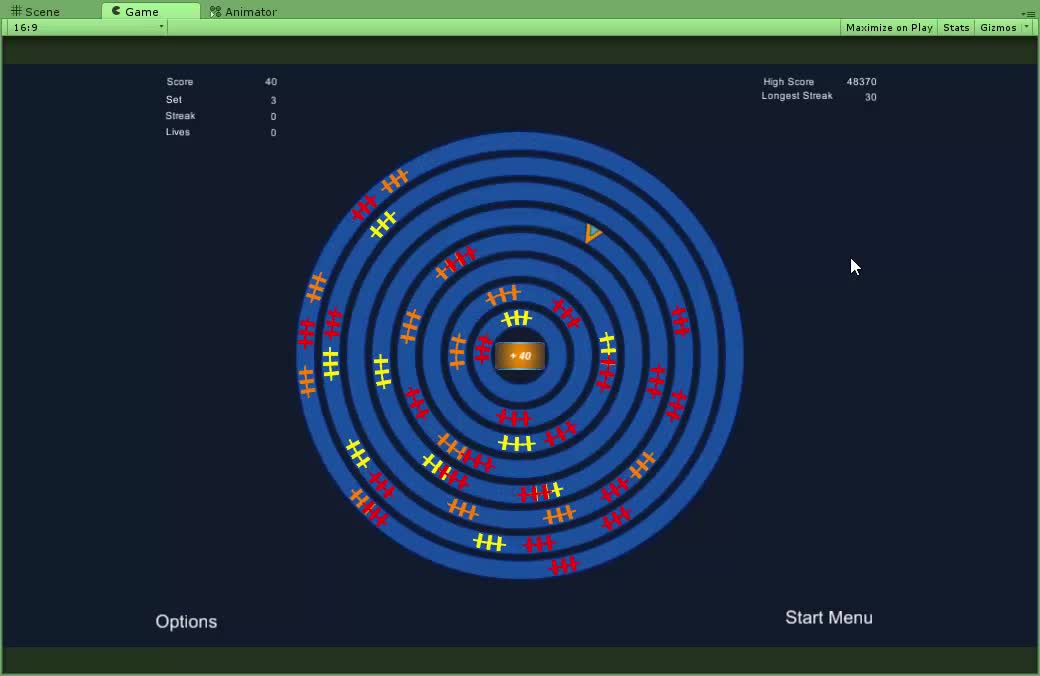Viewport: 1040px width, 676px height.
Task: Toggle Maximize on Play
Action: pyautogui.click(x=889, y=27)
